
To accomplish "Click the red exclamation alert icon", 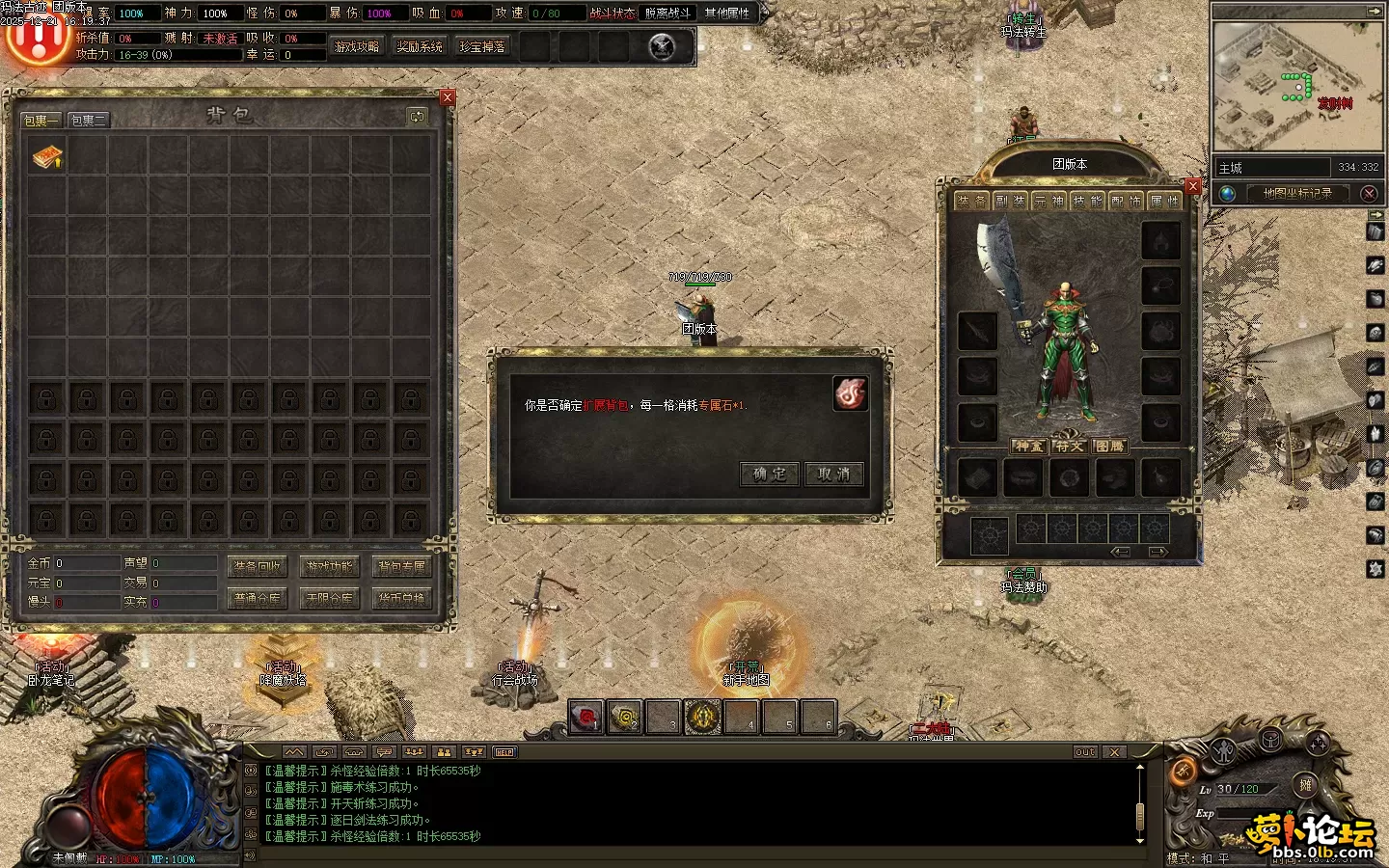I will [x=37, y=37].
